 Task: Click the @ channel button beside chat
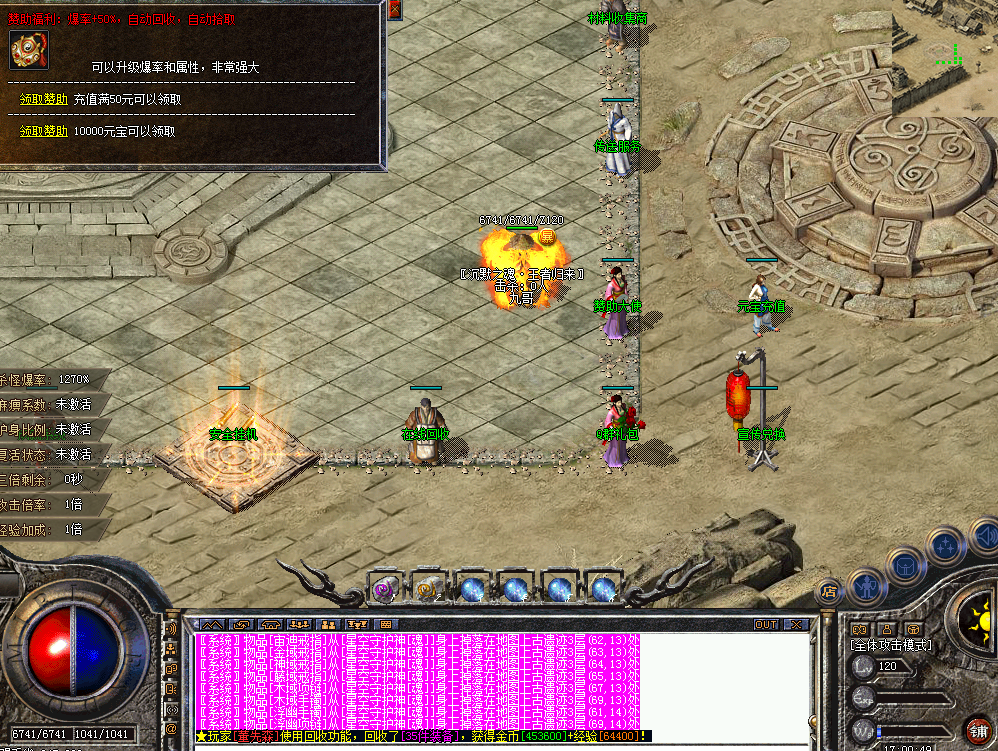[173, 730]
